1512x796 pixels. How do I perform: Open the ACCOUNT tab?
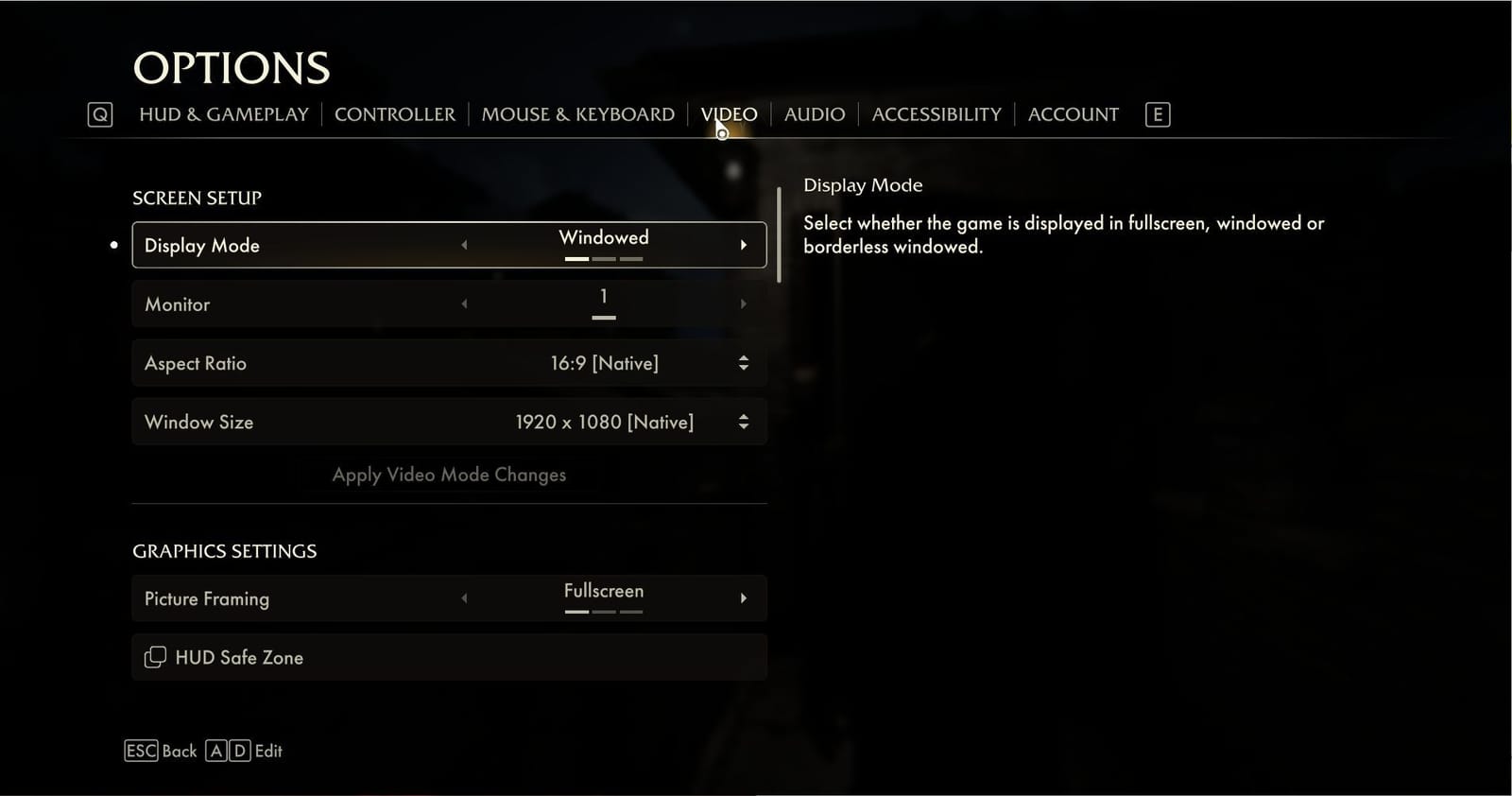click(x=1073, y=113)
